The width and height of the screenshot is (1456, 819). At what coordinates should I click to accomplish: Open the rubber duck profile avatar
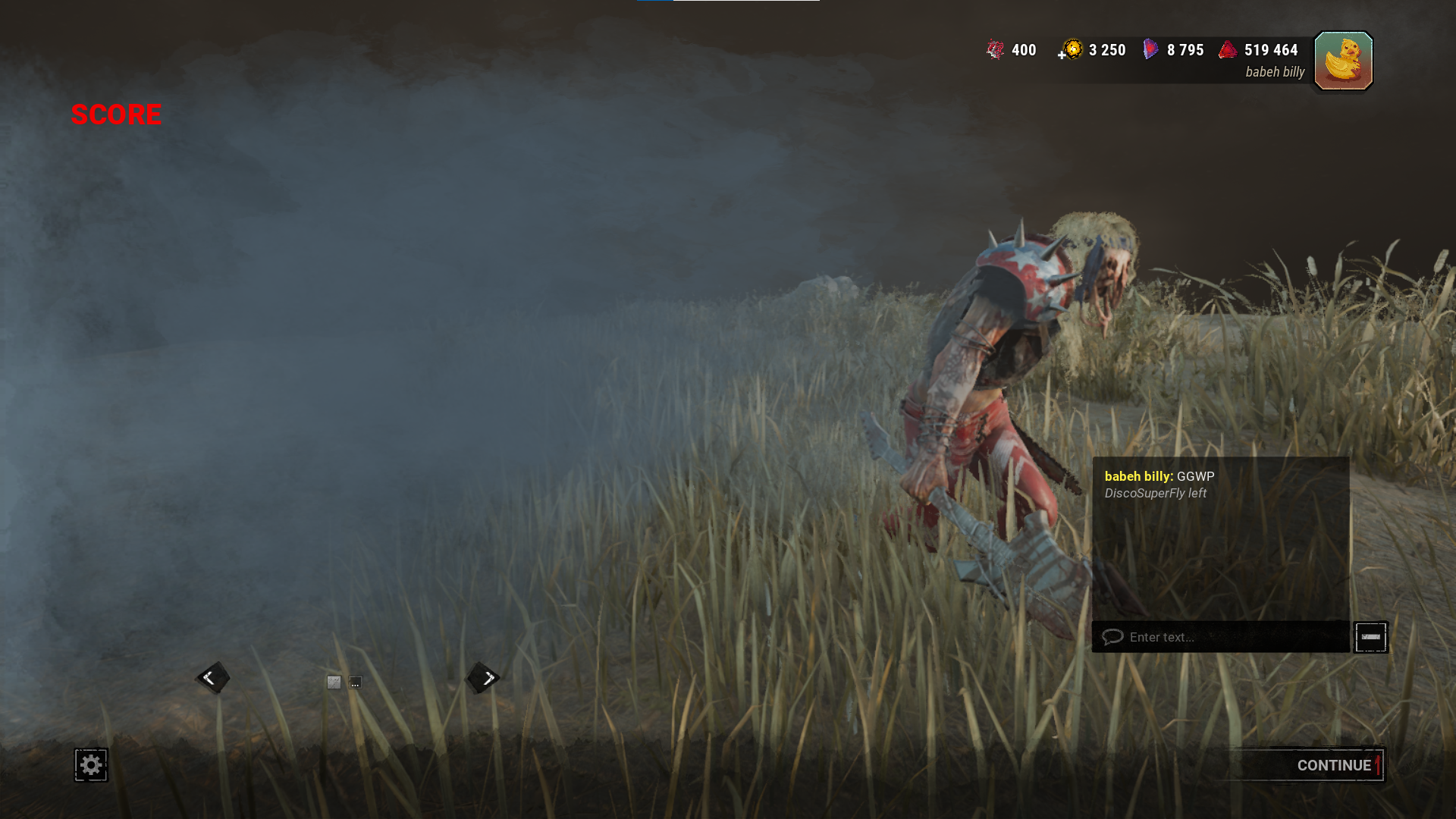point(1343,61)
